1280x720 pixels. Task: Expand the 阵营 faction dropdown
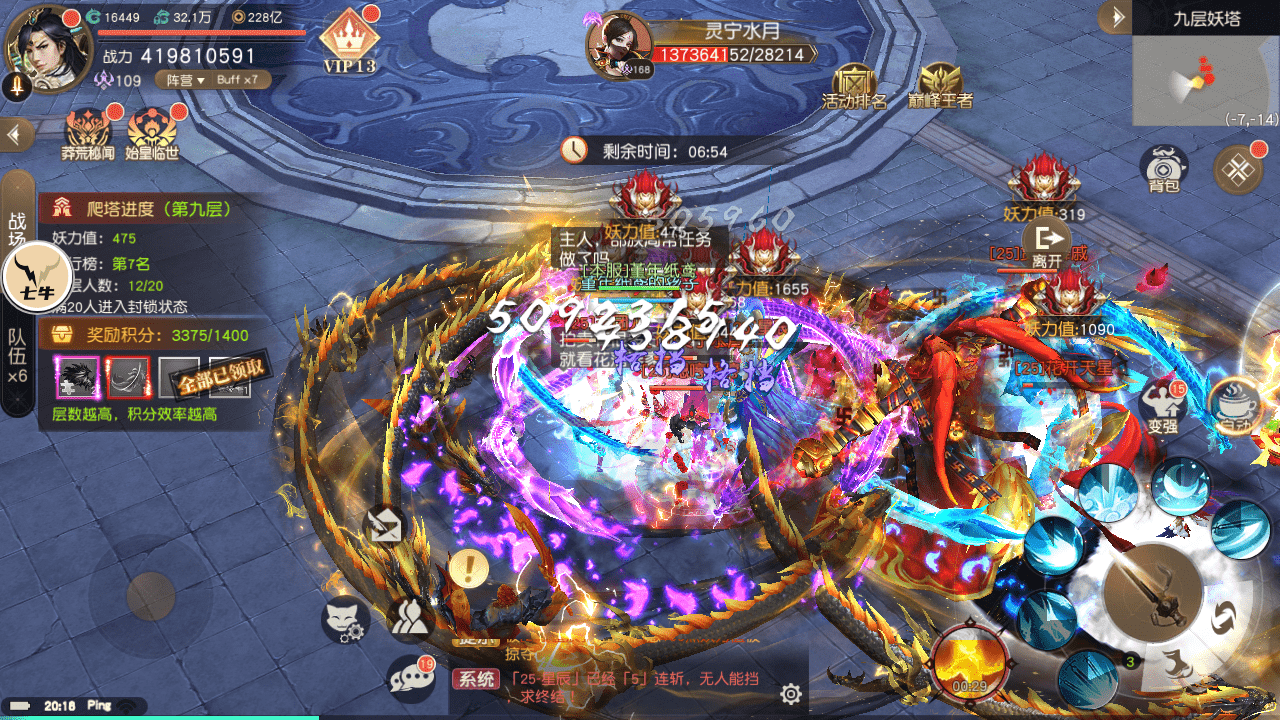click(185, 80)
